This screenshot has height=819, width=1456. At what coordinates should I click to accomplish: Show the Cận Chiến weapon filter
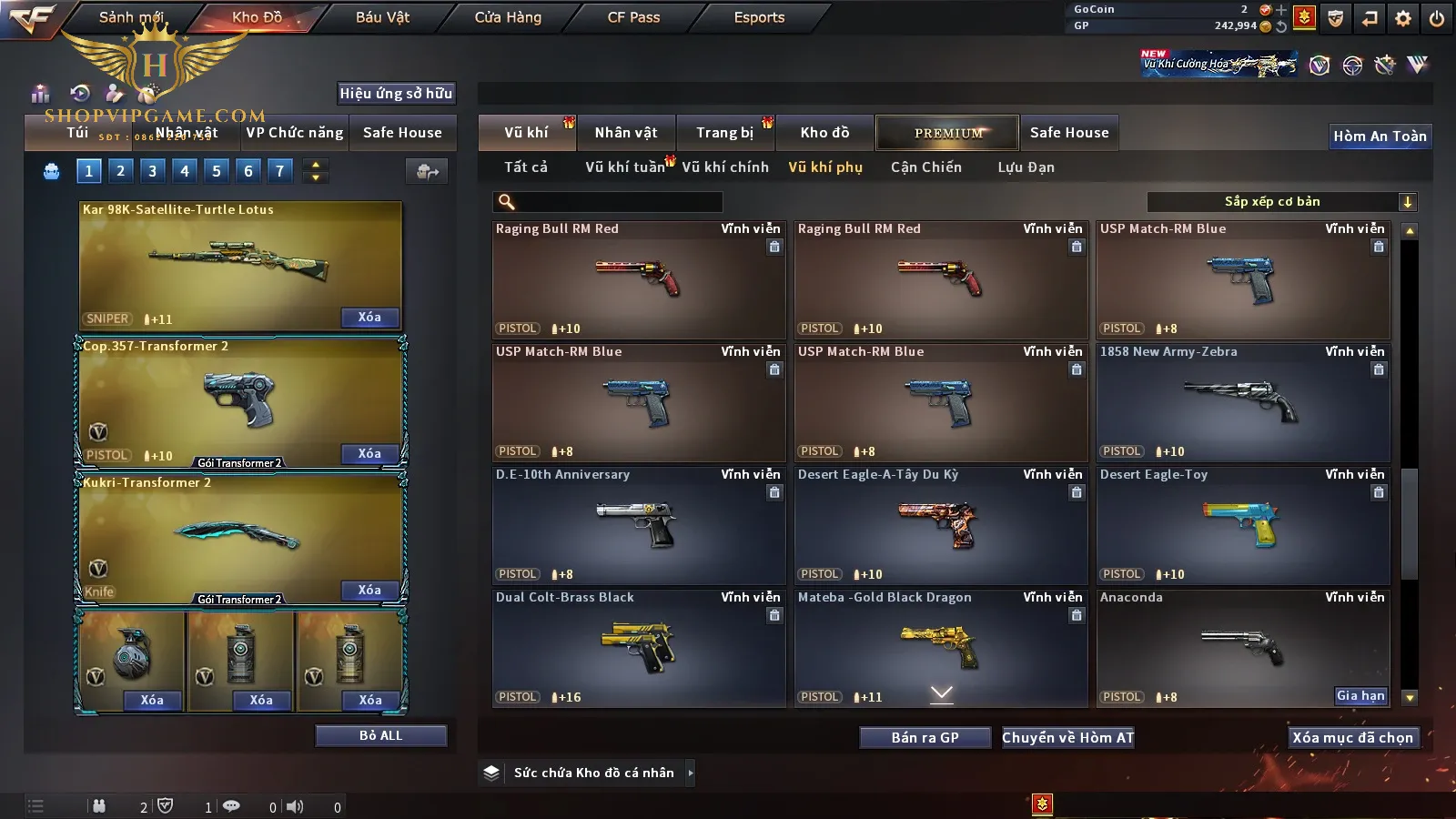pyautogui.click(x=925, y=167)
